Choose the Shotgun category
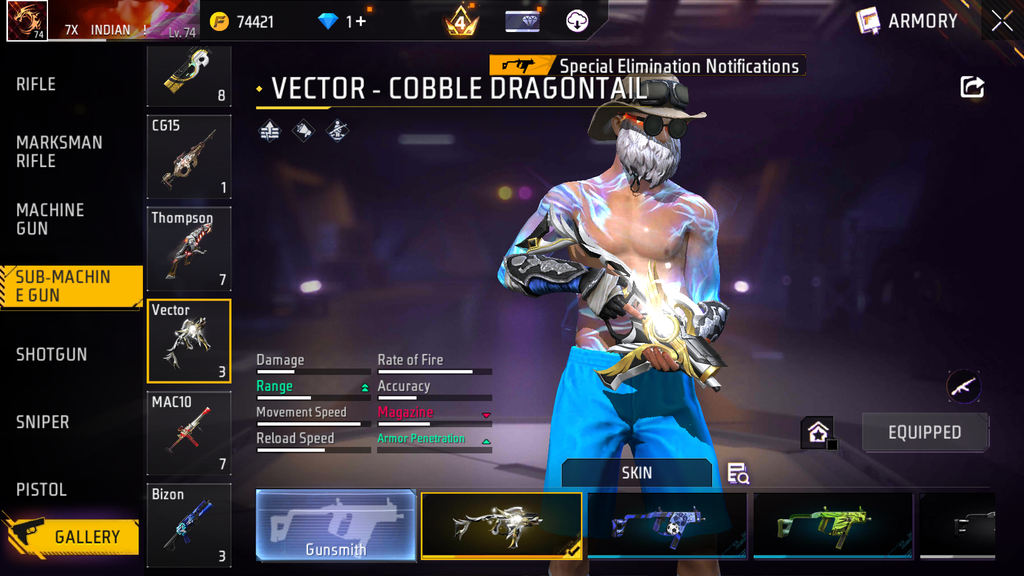Viewport: 1024px width, 576px height. (51, 354)
